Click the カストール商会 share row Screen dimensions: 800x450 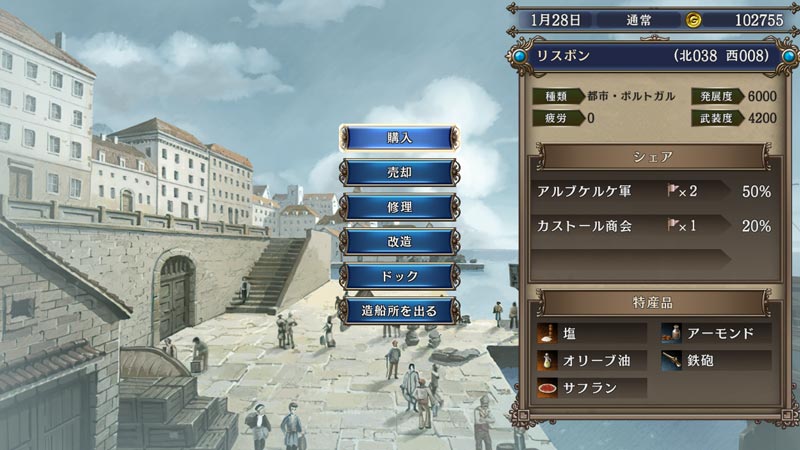tap(653, 226)
